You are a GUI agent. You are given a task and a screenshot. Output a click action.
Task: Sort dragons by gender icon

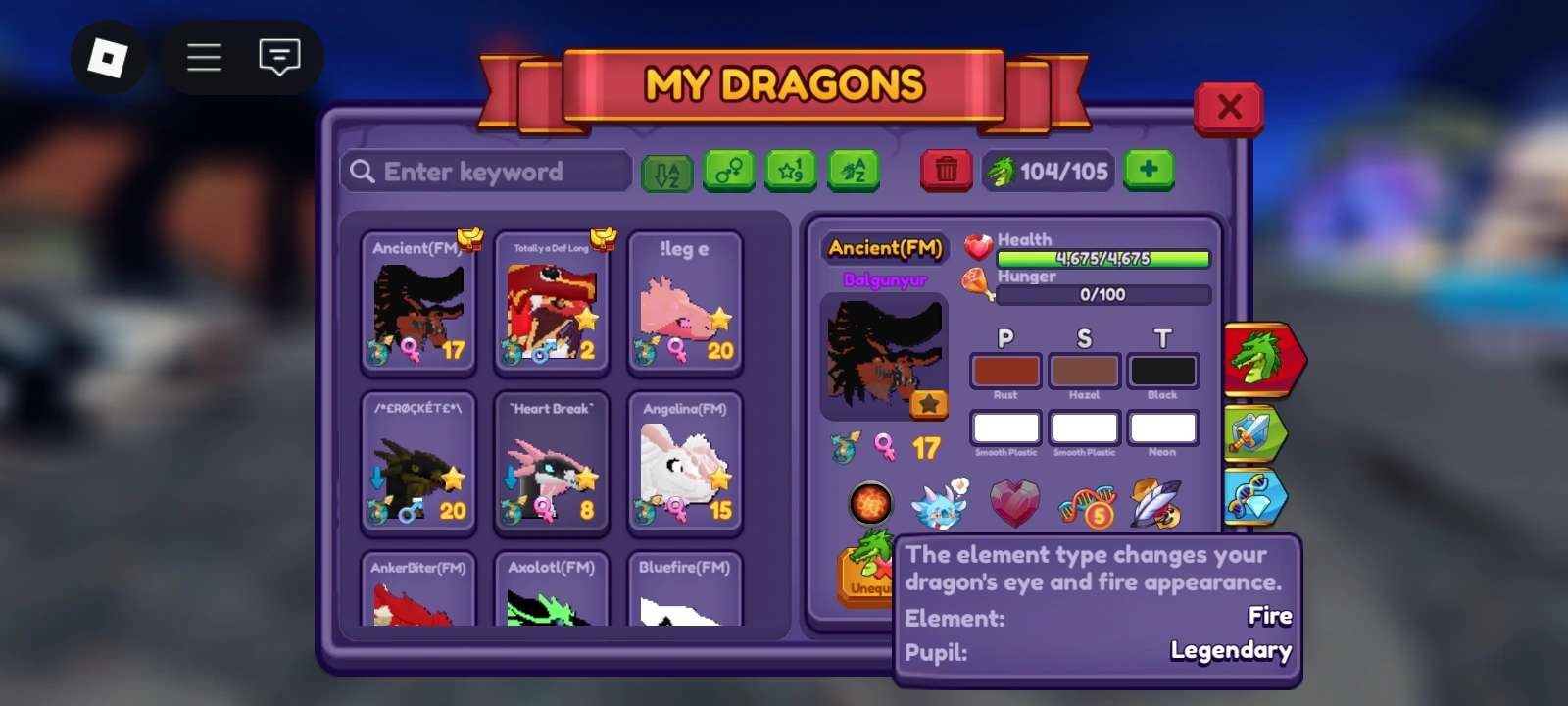click(x=729, y=171)
